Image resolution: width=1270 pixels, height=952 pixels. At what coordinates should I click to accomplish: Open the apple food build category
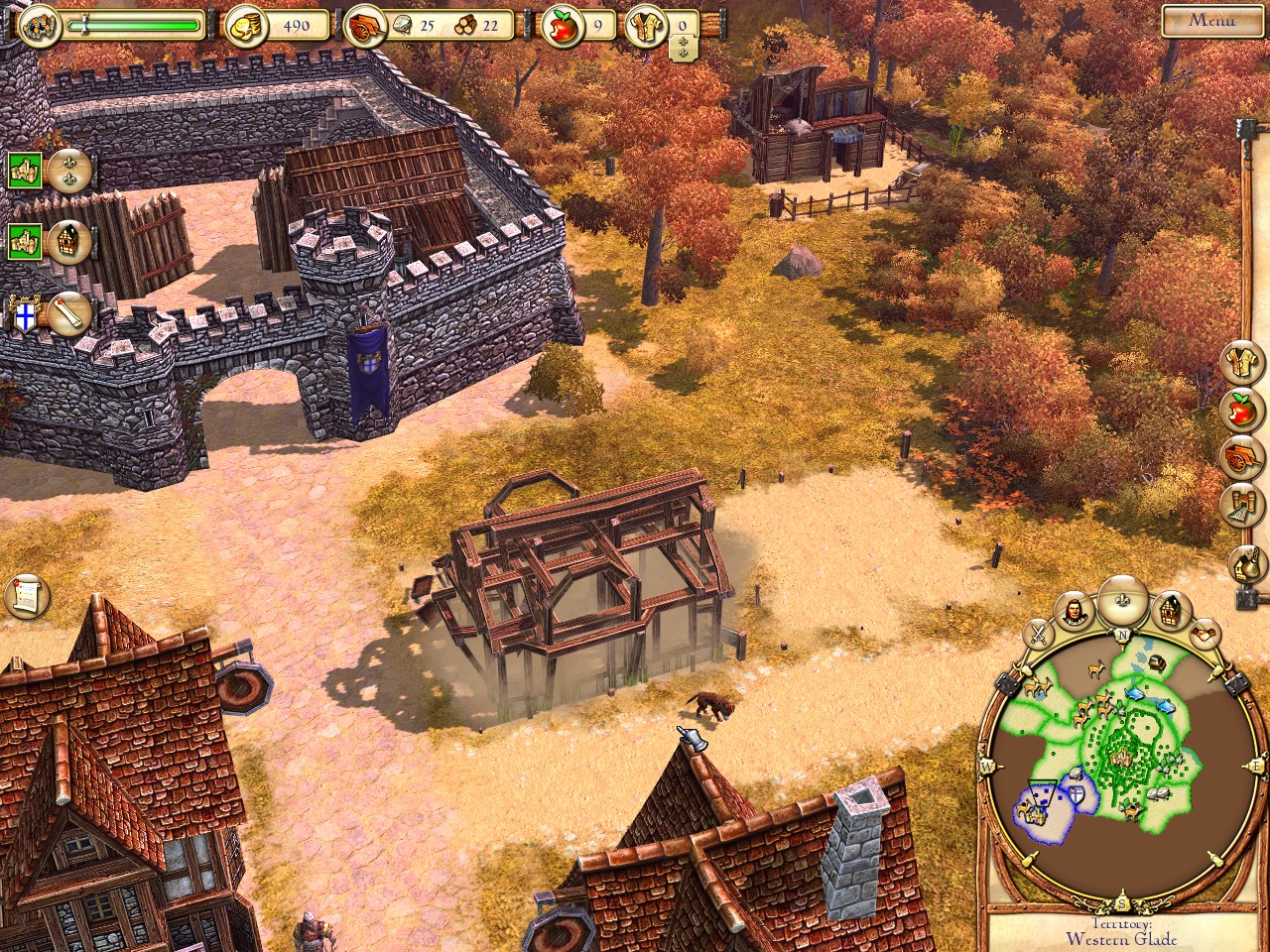coord(1242,410)
